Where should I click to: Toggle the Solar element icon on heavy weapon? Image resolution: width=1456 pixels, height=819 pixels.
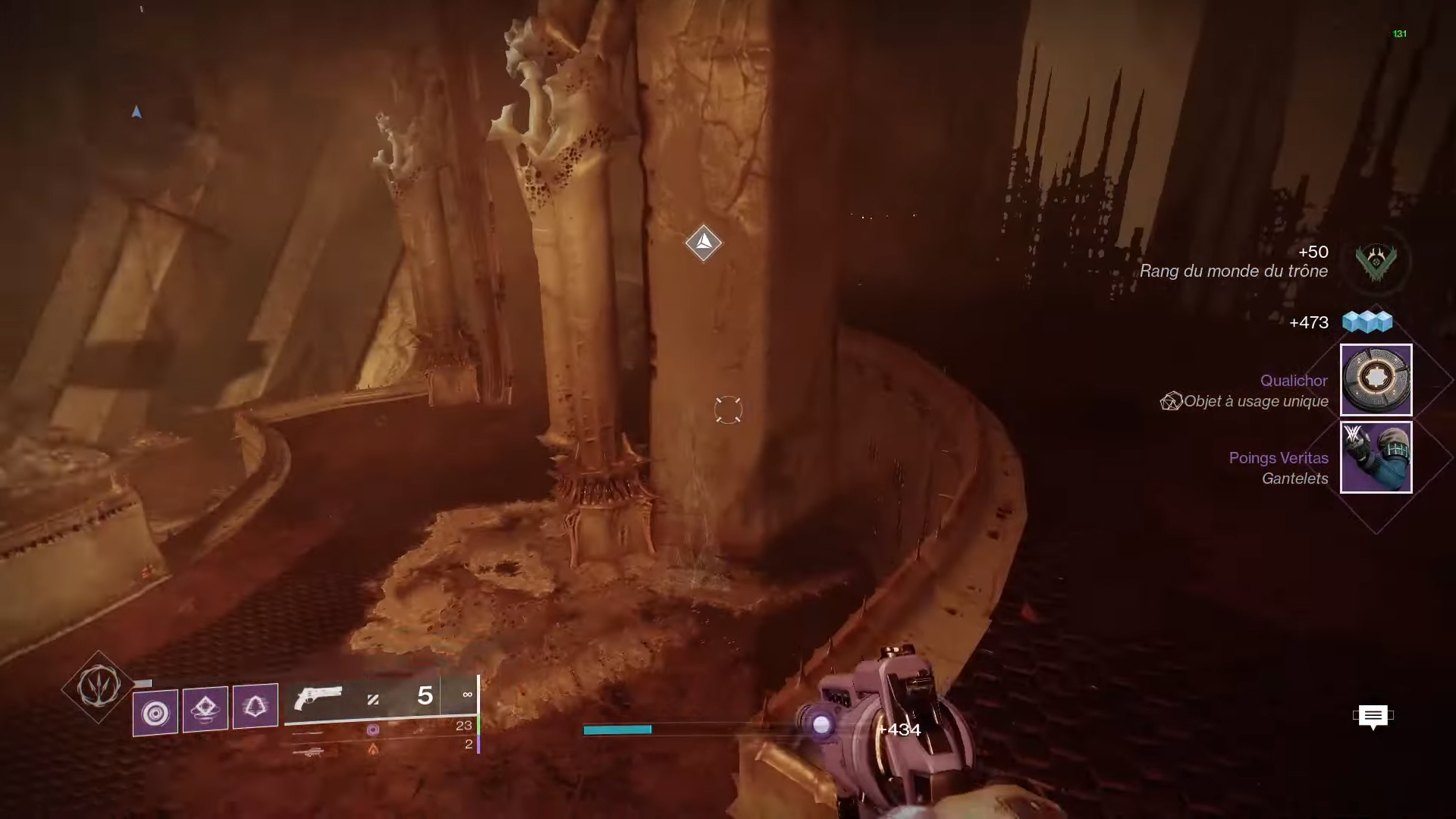click(x=373, y=748)
